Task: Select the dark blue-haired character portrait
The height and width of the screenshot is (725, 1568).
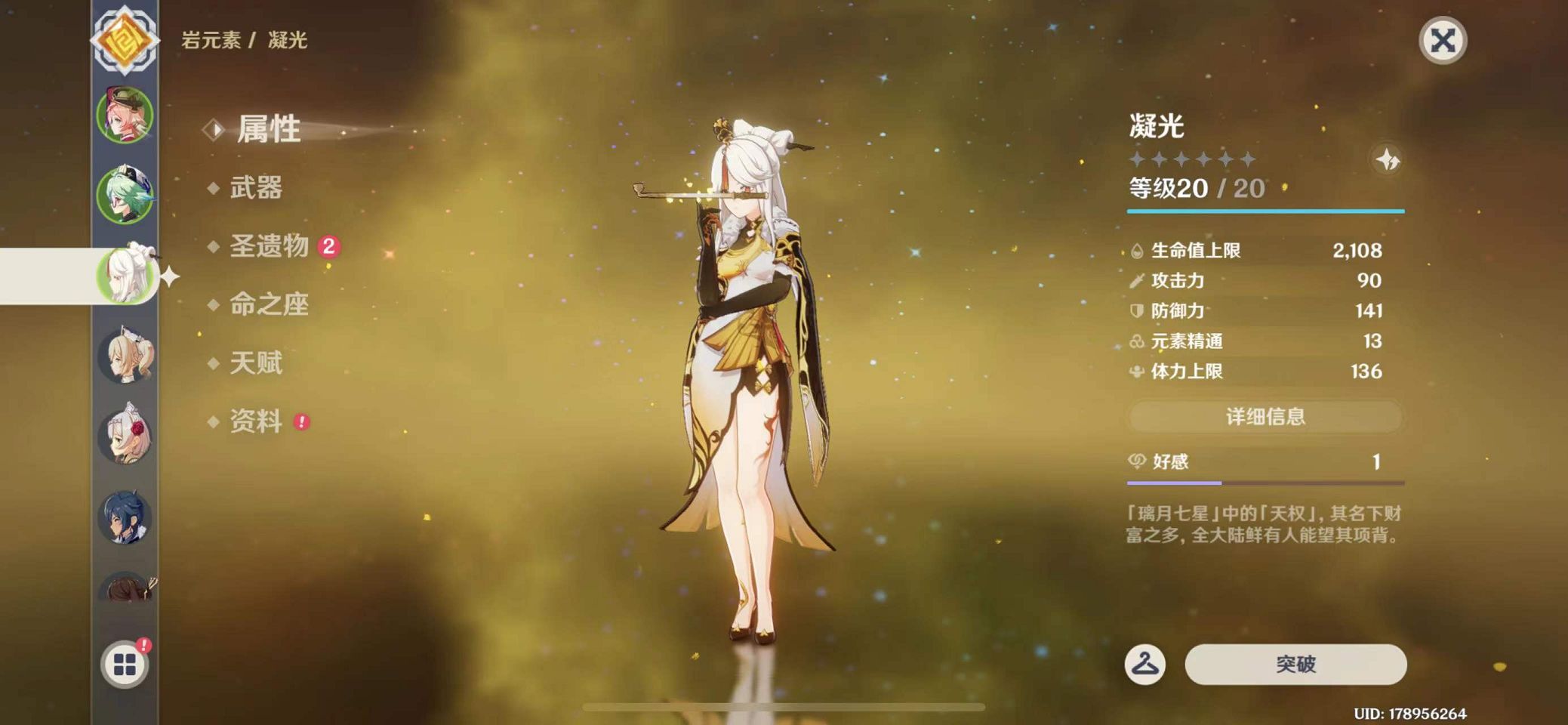Action: pyautogui.click(x=125, y=517)
